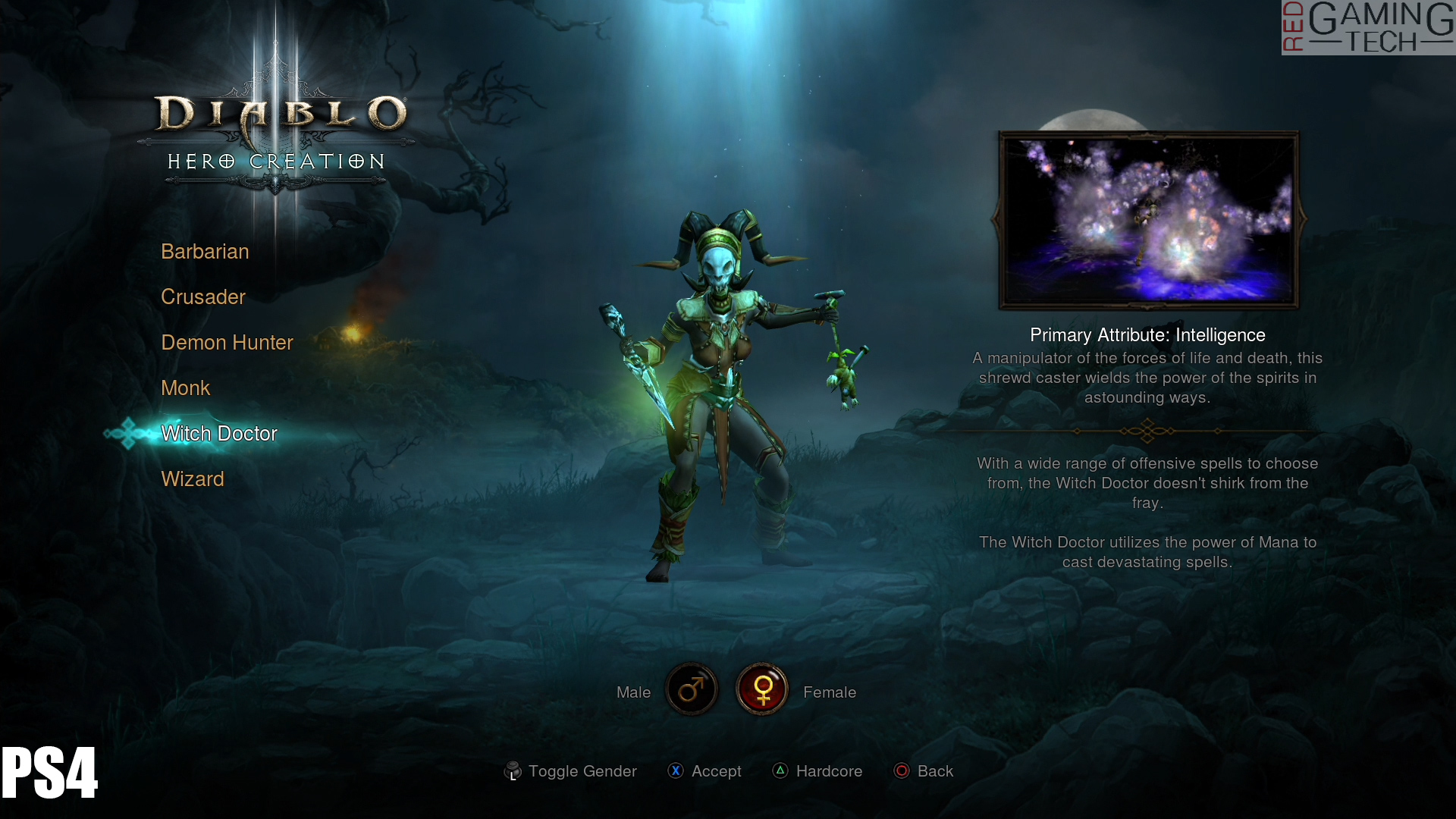This screenshot has width=1456, height=819.
Task: Pick Demon Hunter from the class list
Action: [x=227, y=343]
